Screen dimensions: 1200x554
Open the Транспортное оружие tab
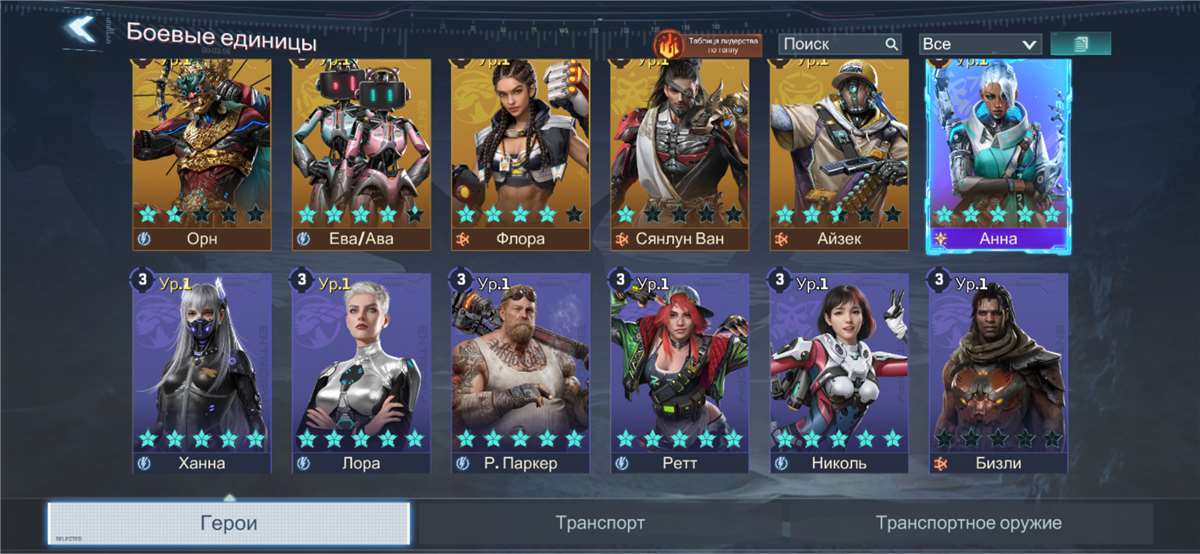(x=968, y=523)
